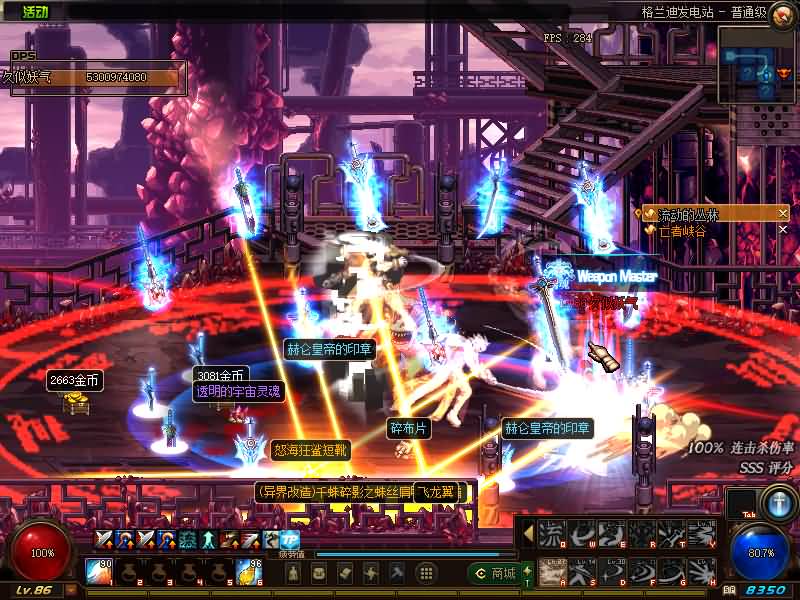Expand the skill bar with the left arrow
Image resolution: width=800 pixels, height=600 pixels.
point(528,534)
